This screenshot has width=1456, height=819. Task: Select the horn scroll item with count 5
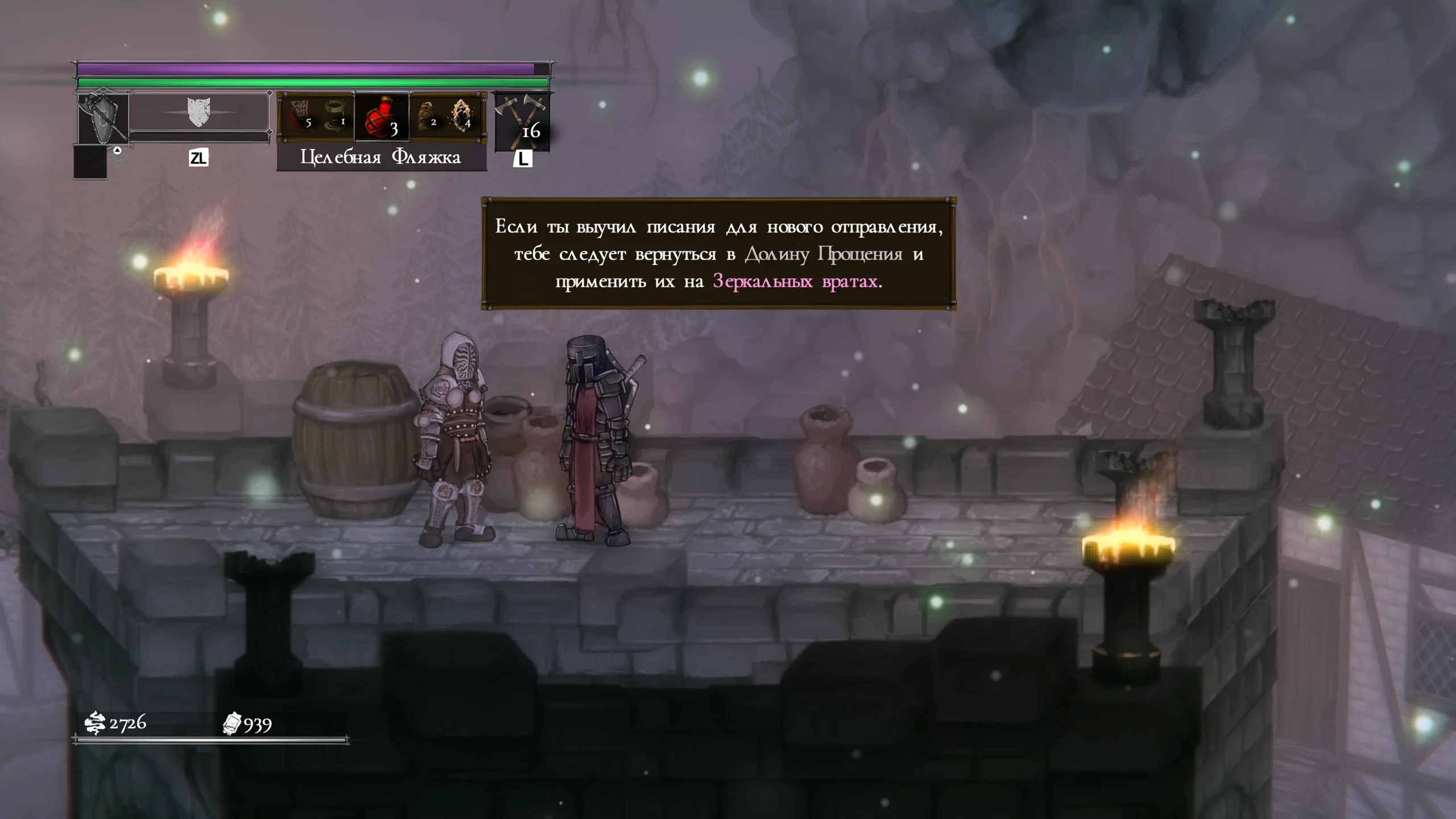[299, 114]
